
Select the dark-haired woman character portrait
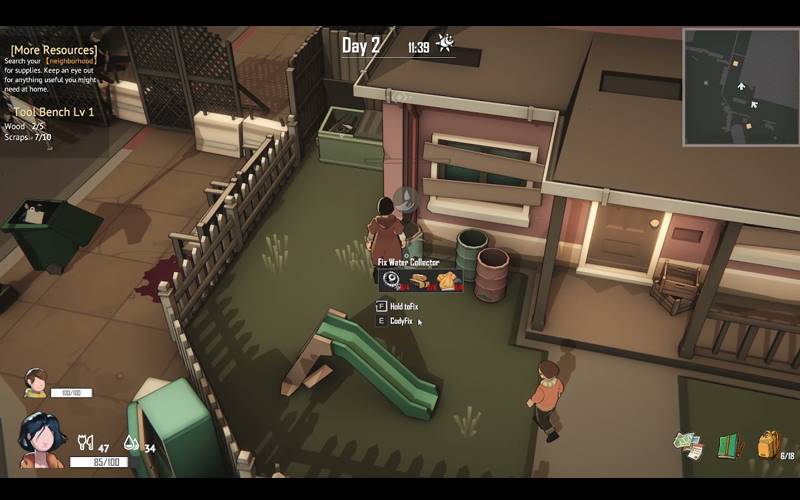point(41,442)
